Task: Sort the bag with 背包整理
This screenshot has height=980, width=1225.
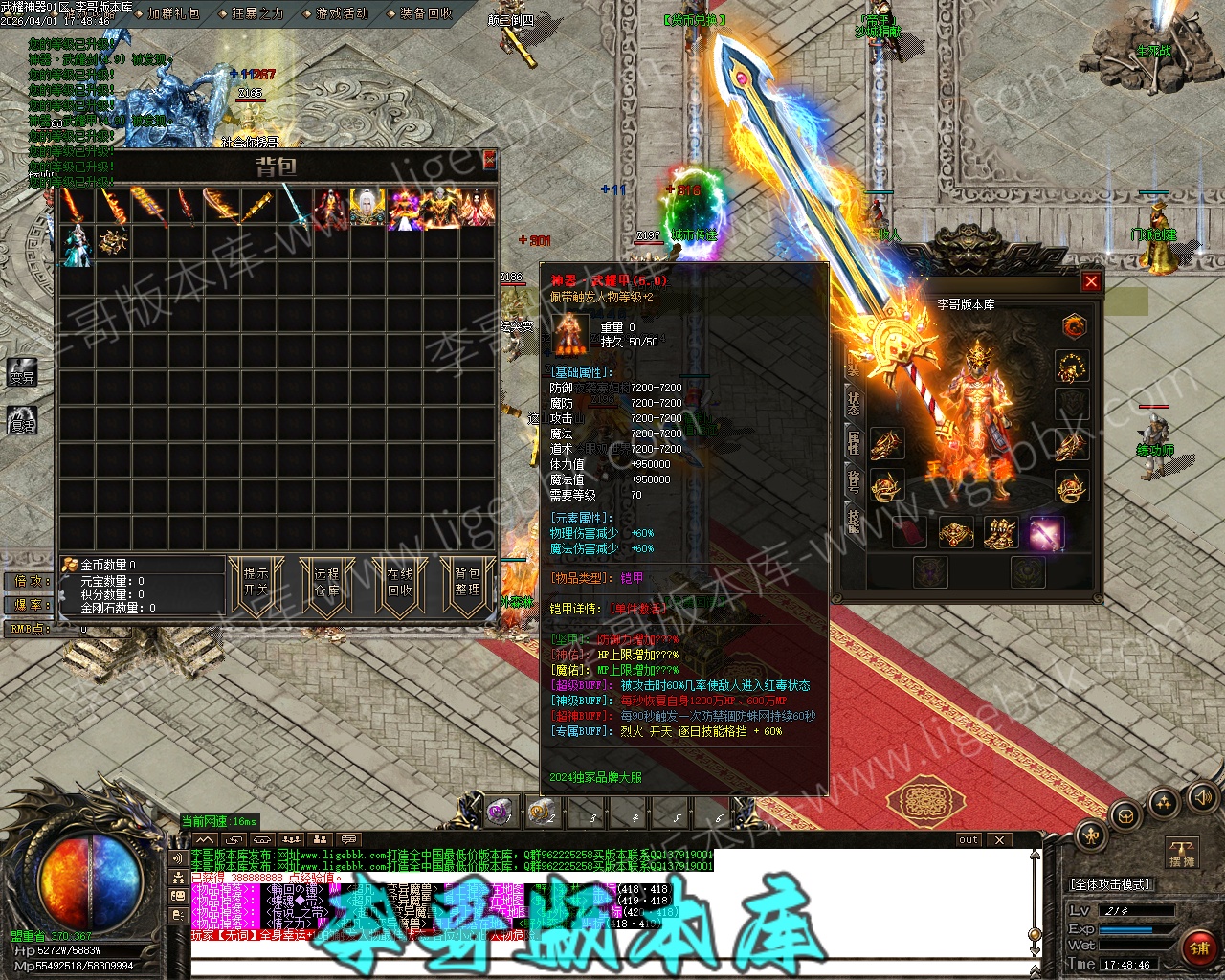Action: click(x=467, y=581)
